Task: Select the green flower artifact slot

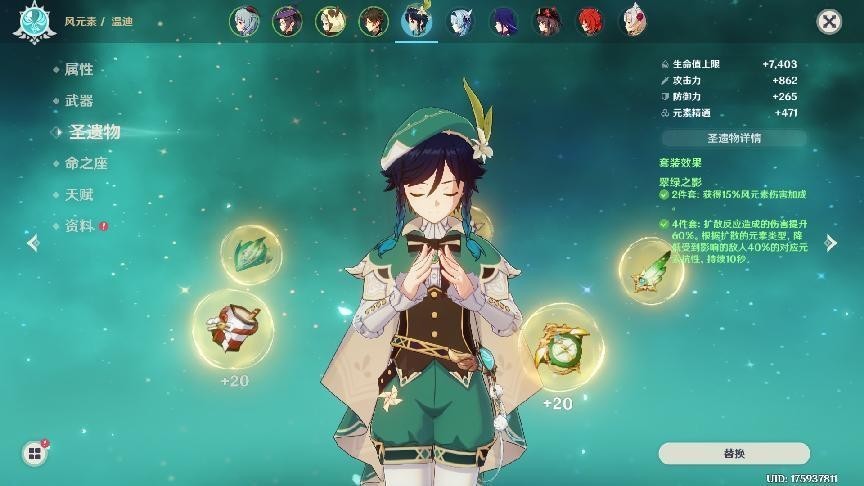Action: [251, 255]
